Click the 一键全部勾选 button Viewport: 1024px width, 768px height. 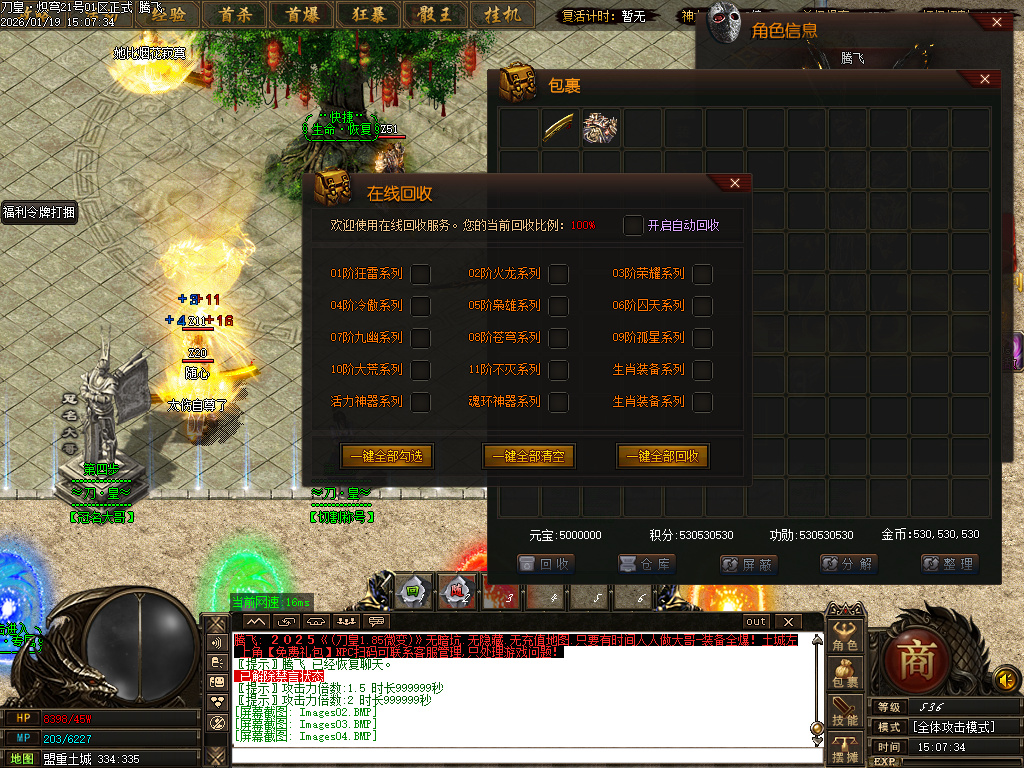tap(386, 456)
